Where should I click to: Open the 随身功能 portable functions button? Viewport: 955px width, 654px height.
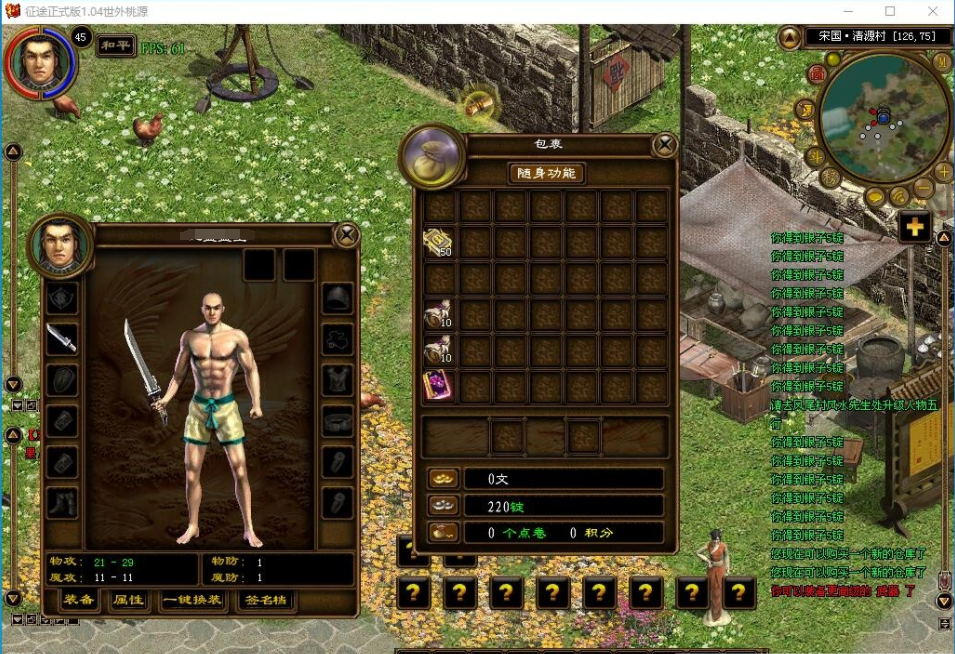click(546, 173)
